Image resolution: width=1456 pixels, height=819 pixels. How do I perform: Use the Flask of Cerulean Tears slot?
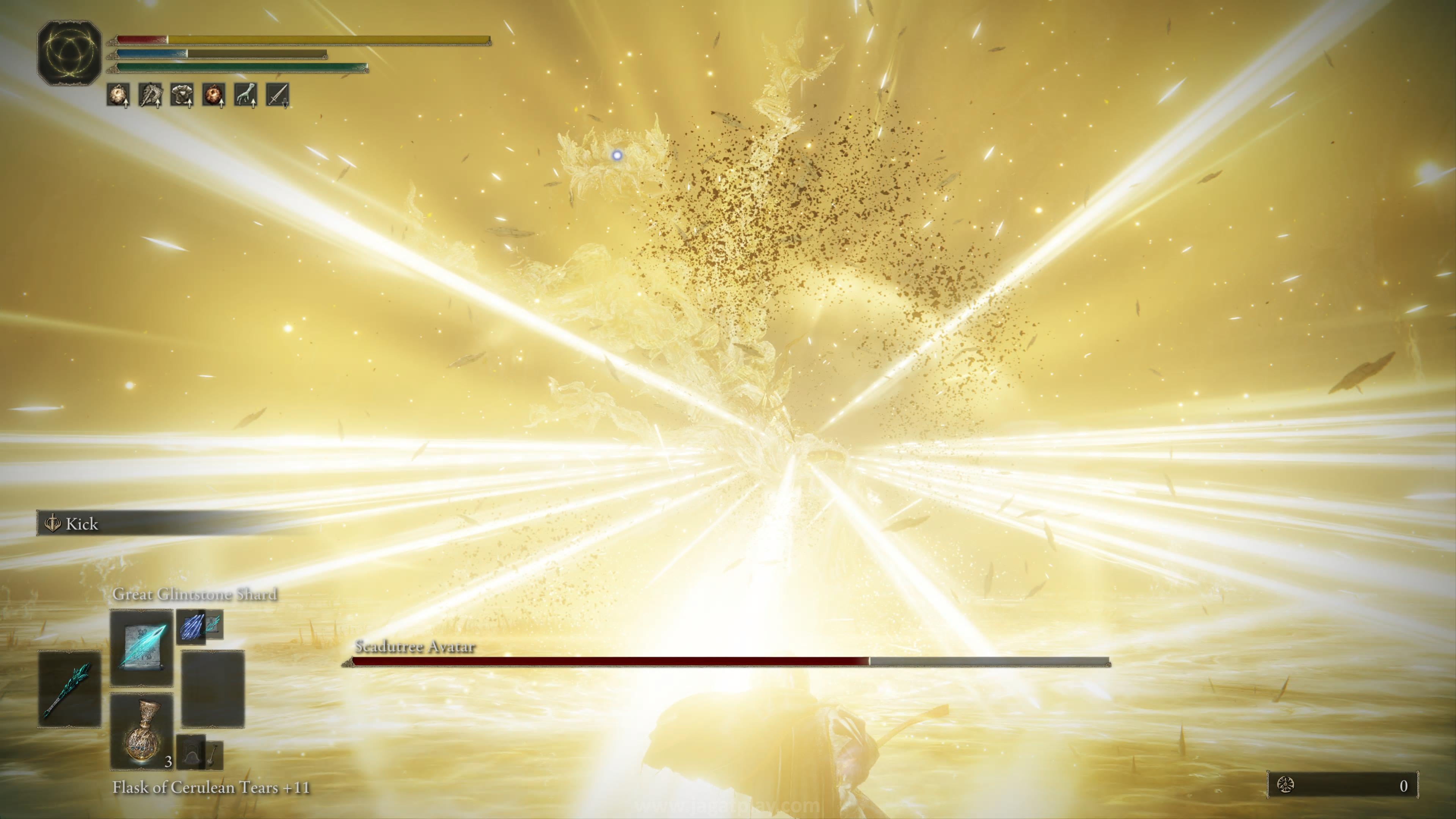pyautogui.click(x=141, y=731)
